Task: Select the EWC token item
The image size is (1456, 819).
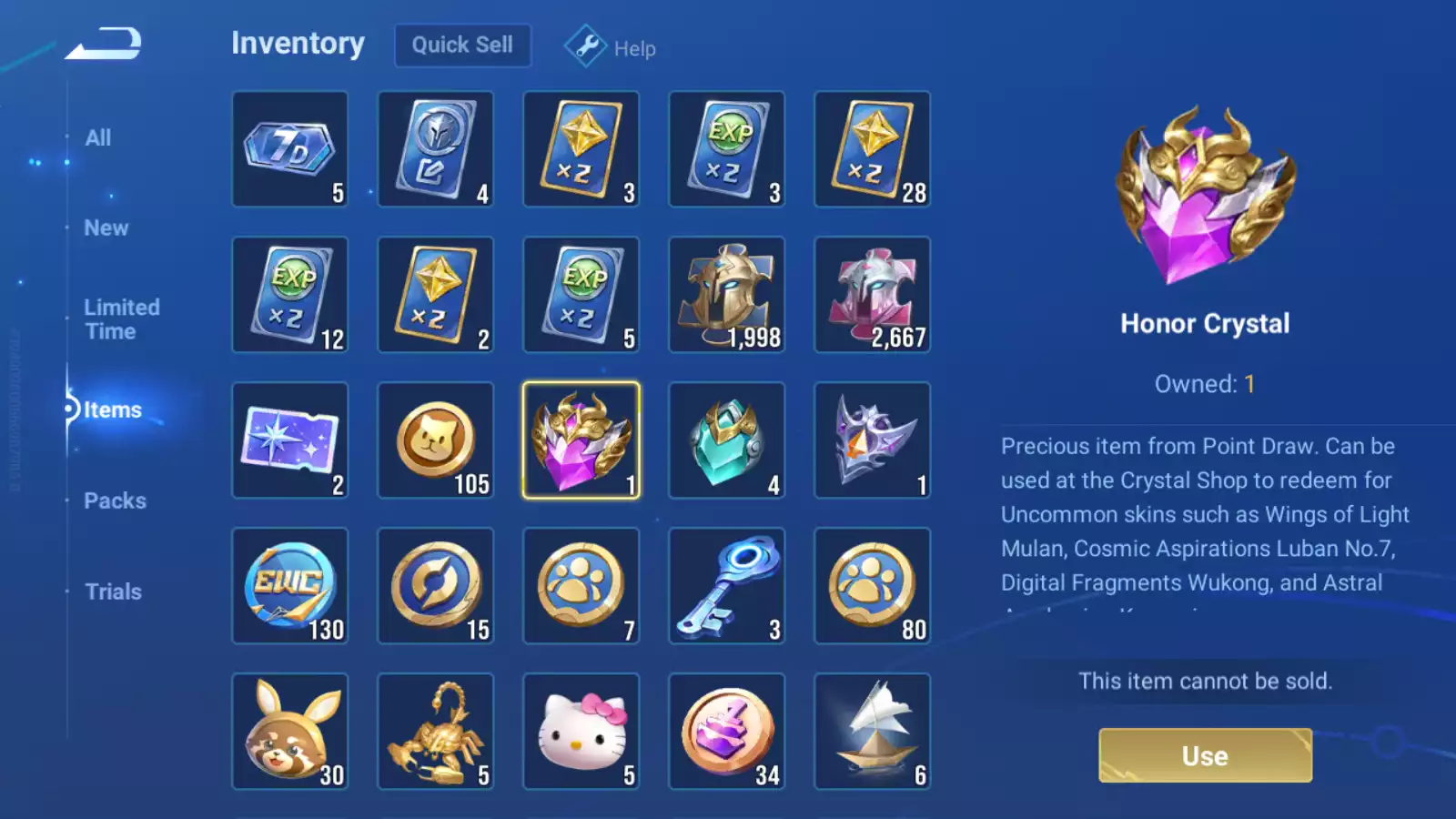Action: coord(290,585)
